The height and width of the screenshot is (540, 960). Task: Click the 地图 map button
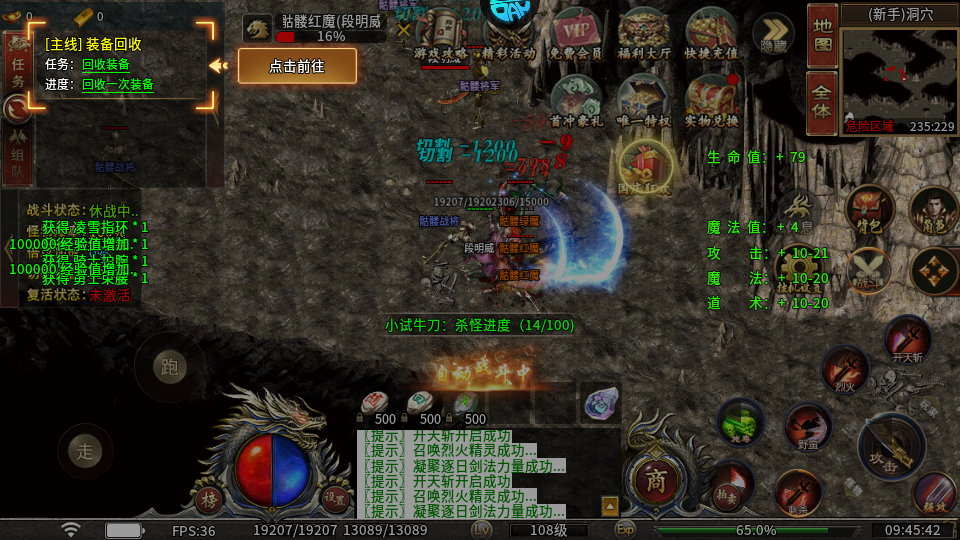tap(822, 35)
